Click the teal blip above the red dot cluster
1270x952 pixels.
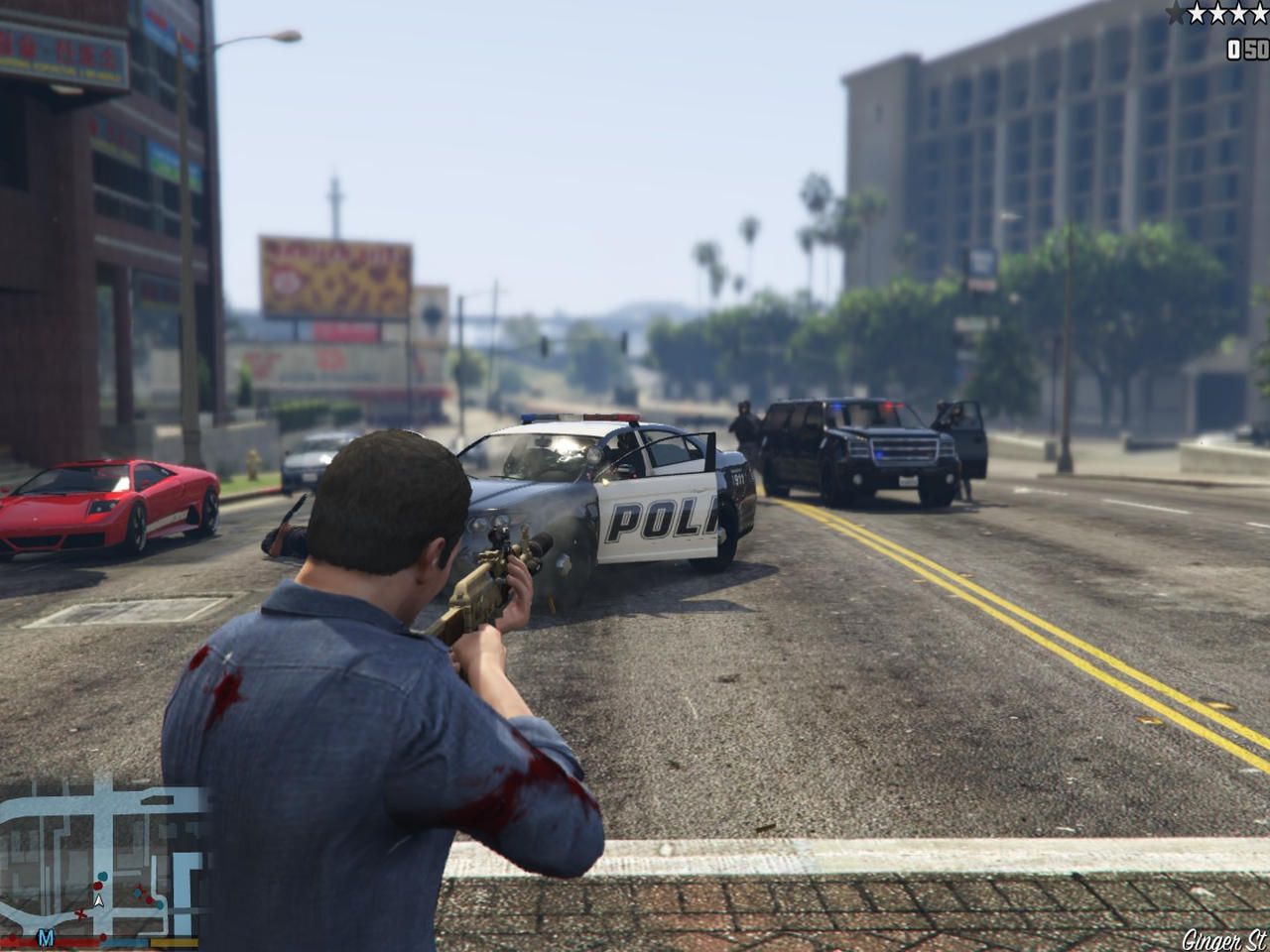[x=137, y=893]
